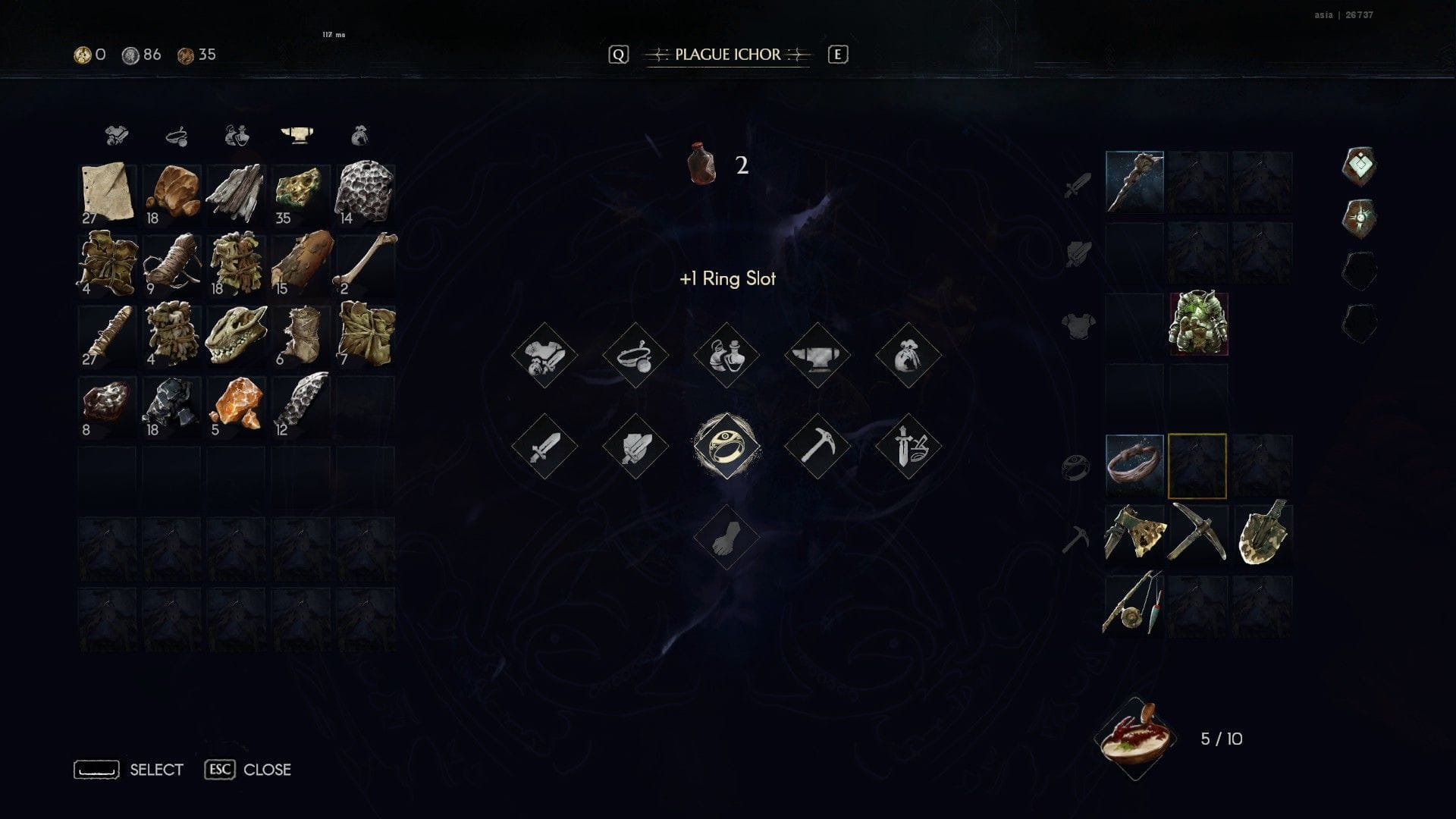
Task: Choose the sword weapon slot upgrade diamond
Action: (544, 446)
